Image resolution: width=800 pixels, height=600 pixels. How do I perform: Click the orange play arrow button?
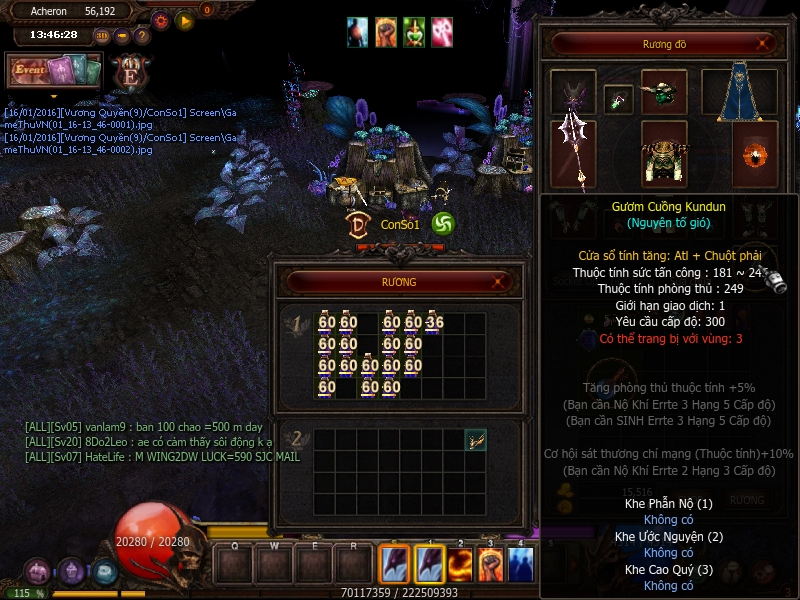coord(184,20)
